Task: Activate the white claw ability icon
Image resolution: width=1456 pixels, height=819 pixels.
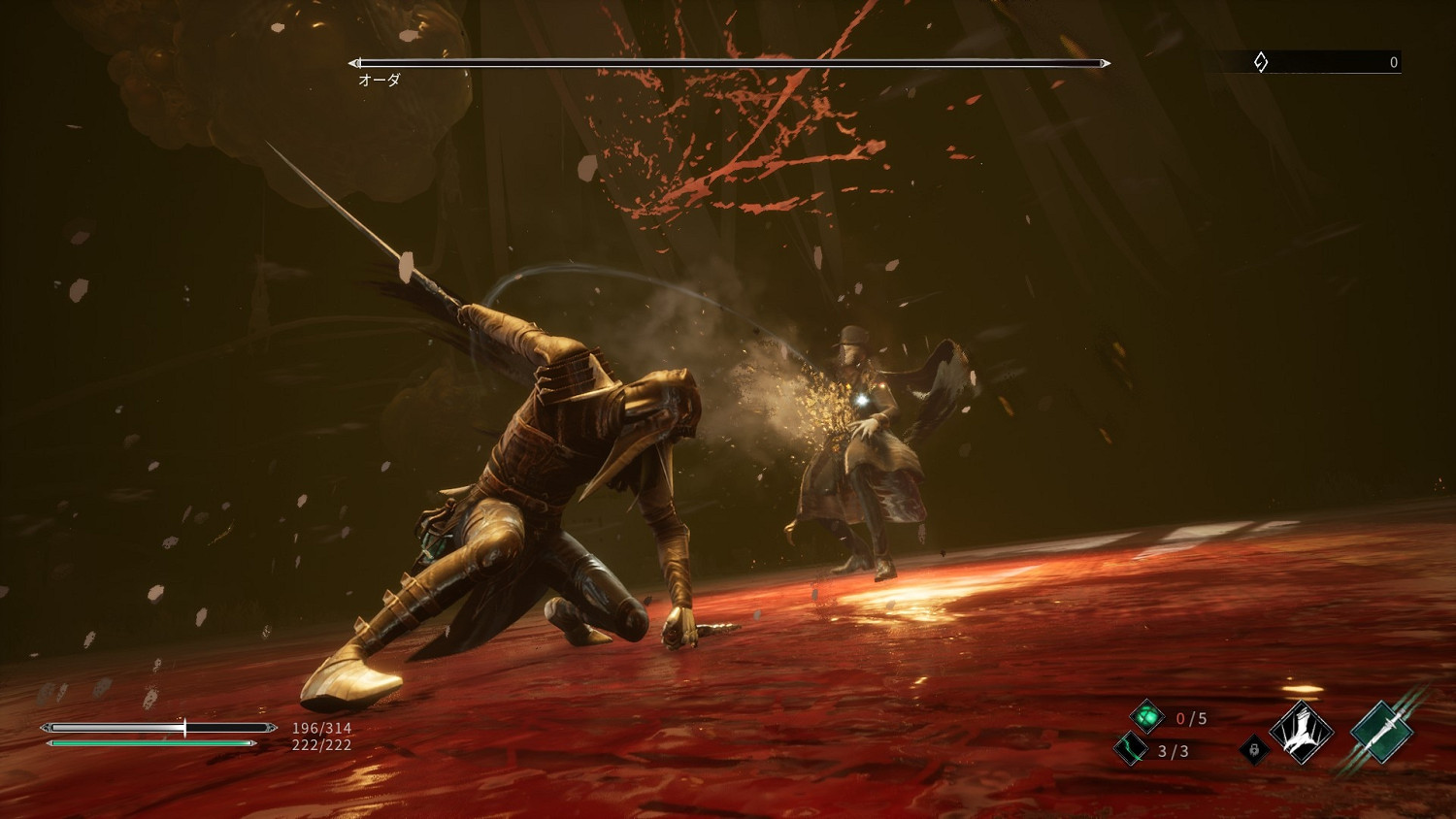Action: 1301,733
